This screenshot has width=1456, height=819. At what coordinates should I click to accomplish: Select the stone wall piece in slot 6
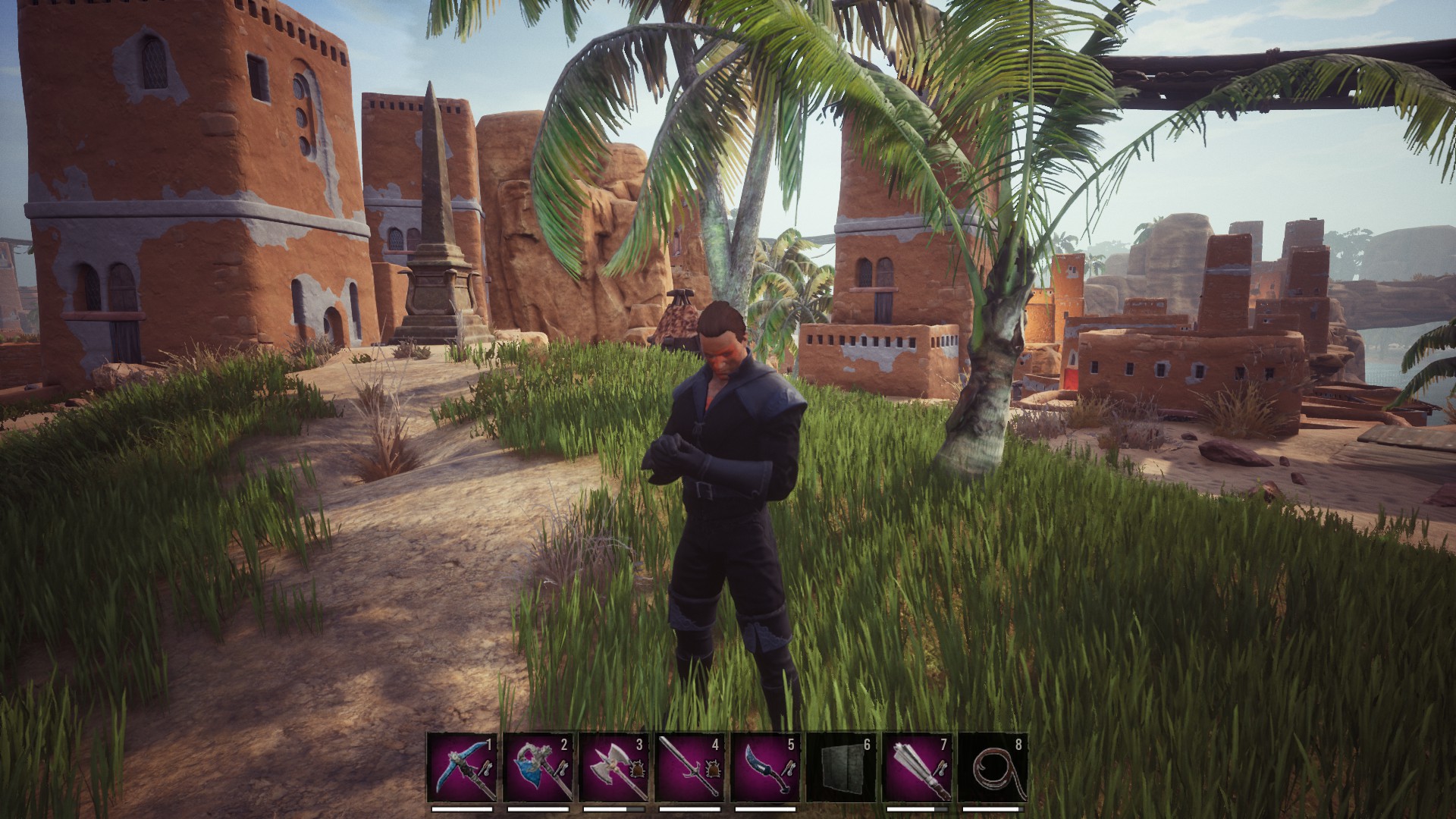click(841, 767)
